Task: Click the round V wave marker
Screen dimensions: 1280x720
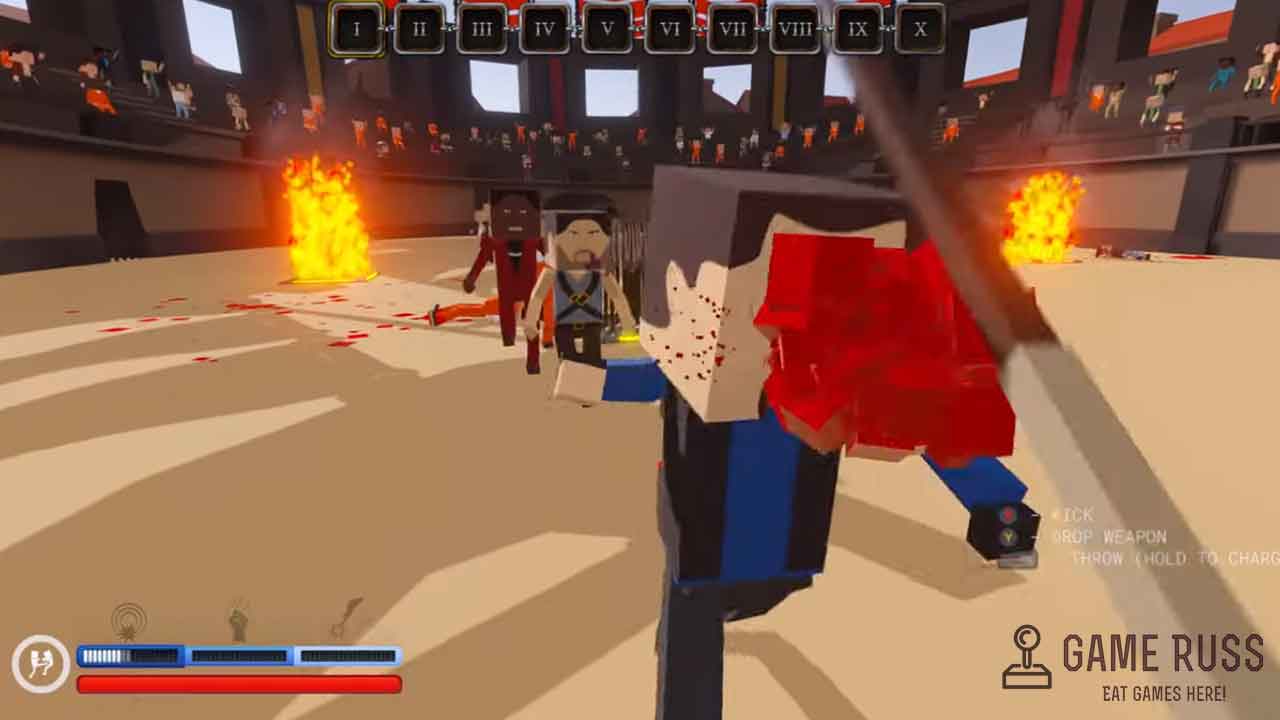Action: coord(607,29)
